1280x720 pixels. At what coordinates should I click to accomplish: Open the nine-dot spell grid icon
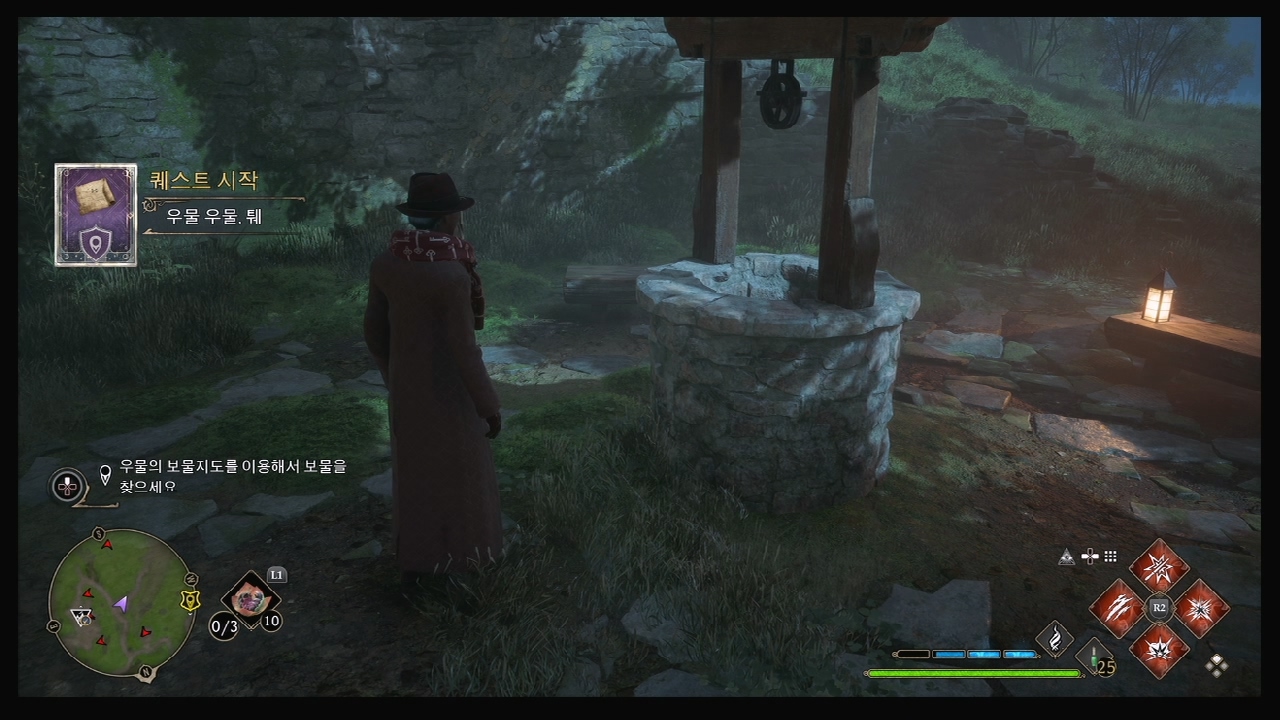[x=1110, y=557]
